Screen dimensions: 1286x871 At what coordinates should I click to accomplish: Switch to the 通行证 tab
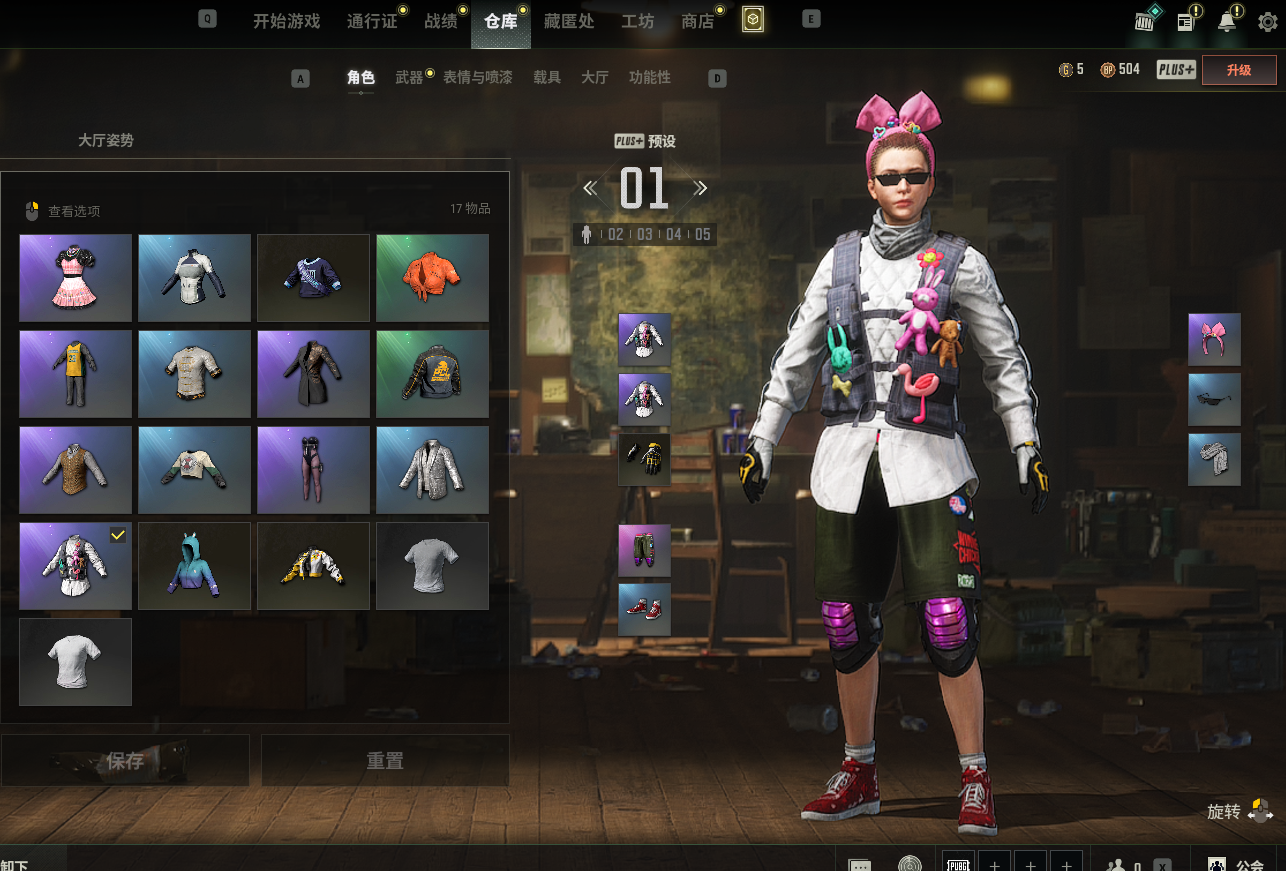tap(372, 21)
